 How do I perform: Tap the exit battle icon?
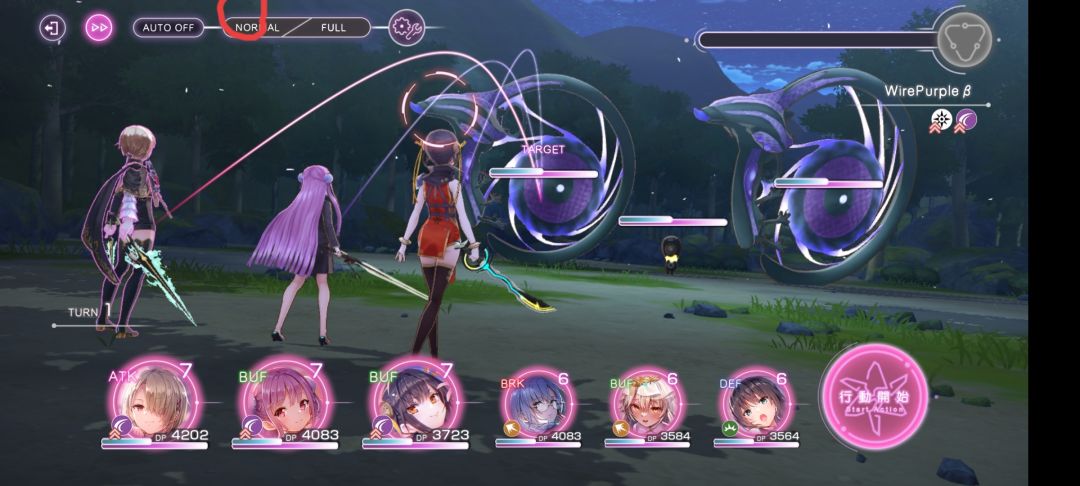click(52, 27)
